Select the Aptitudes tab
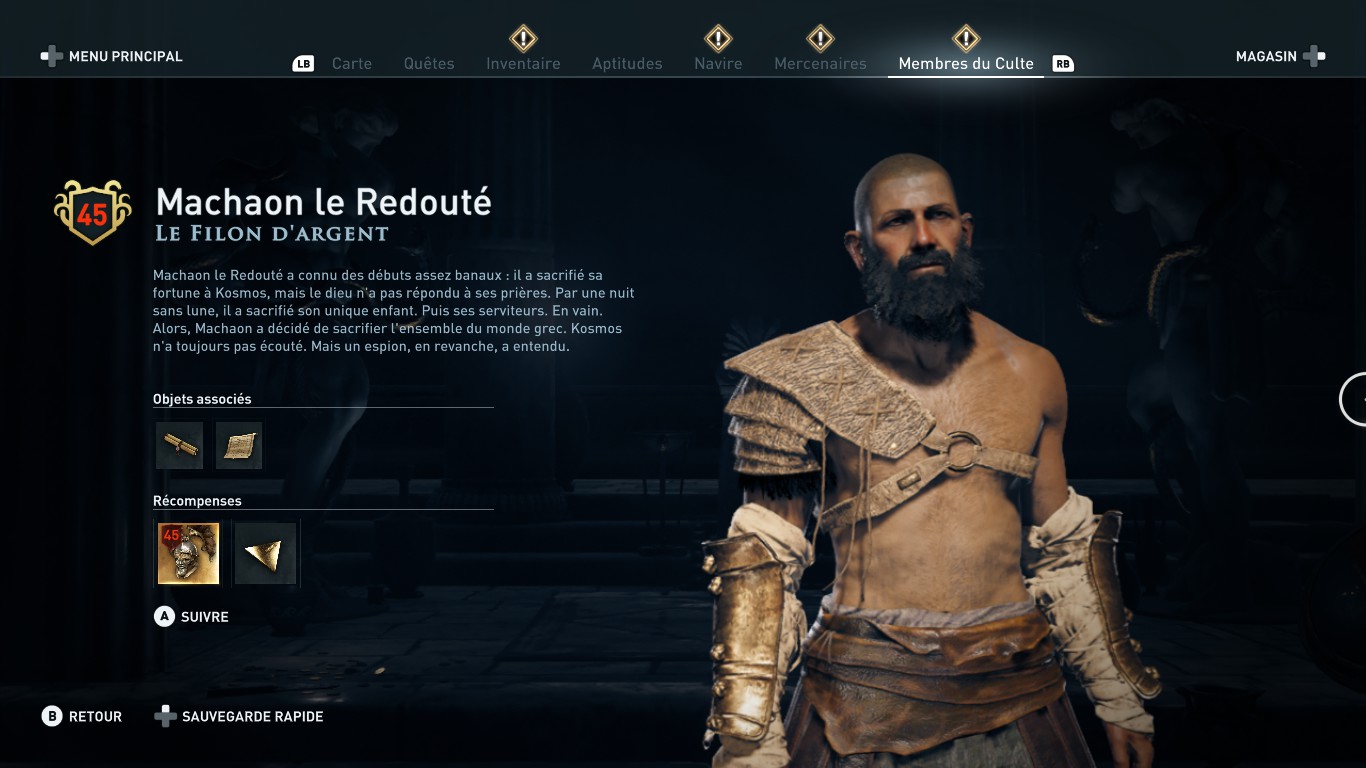Image resolution: width=1366 pixels, height=768 pixels. click(627, 63)
